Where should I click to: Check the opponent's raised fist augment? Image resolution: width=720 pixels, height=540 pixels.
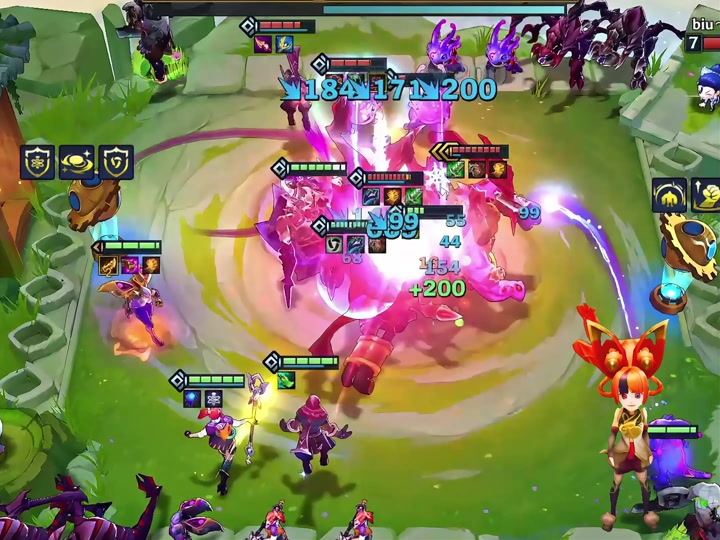(707, 196)
